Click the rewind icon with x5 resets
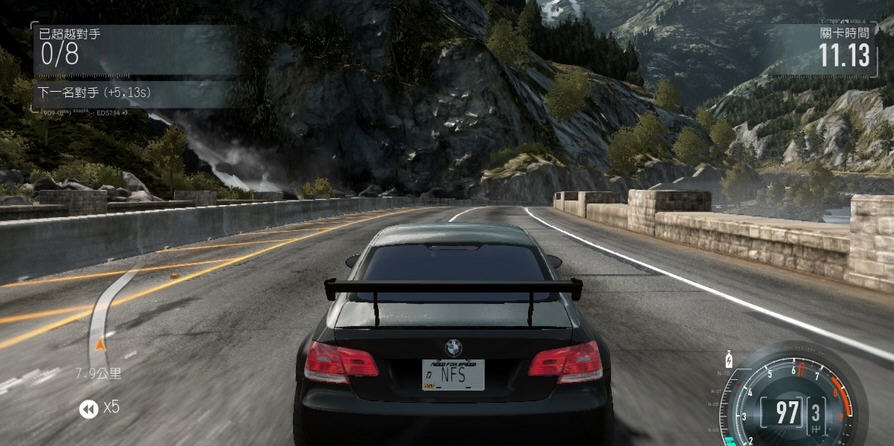 coord(89,408)
